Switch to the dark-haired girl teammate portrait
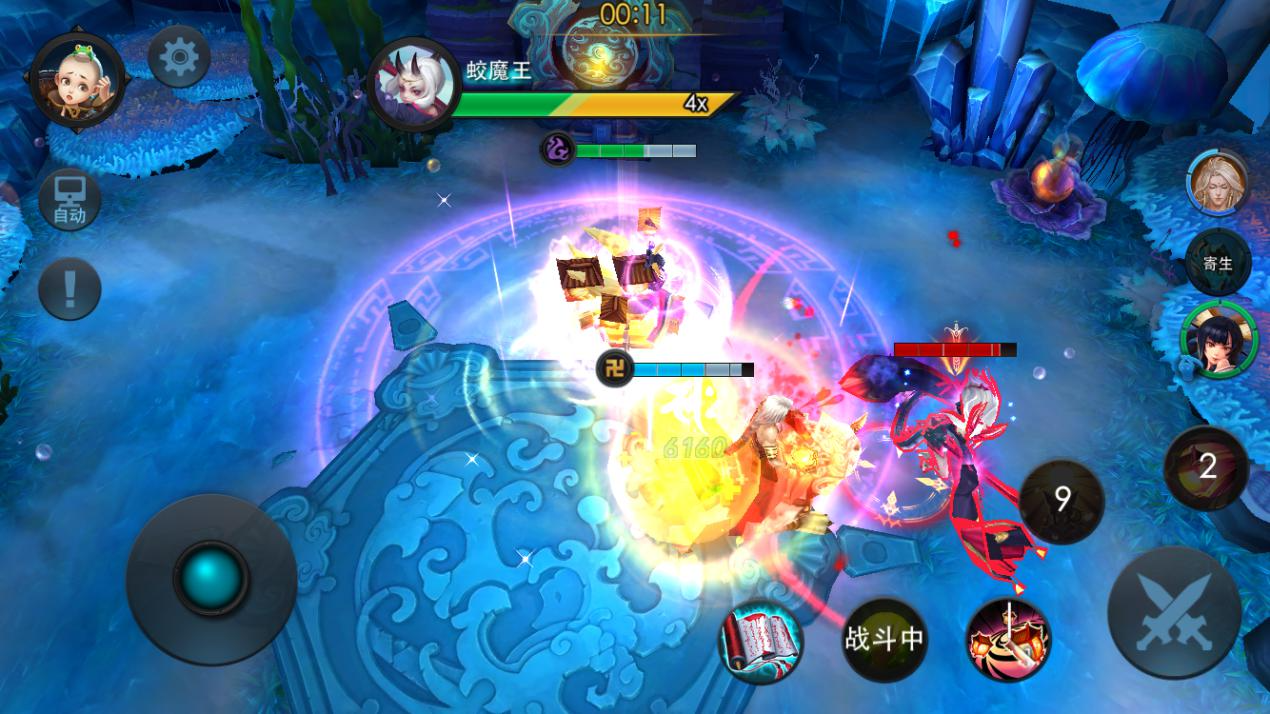Viewport: 1270px width, 714px height. click(1217, 341)
